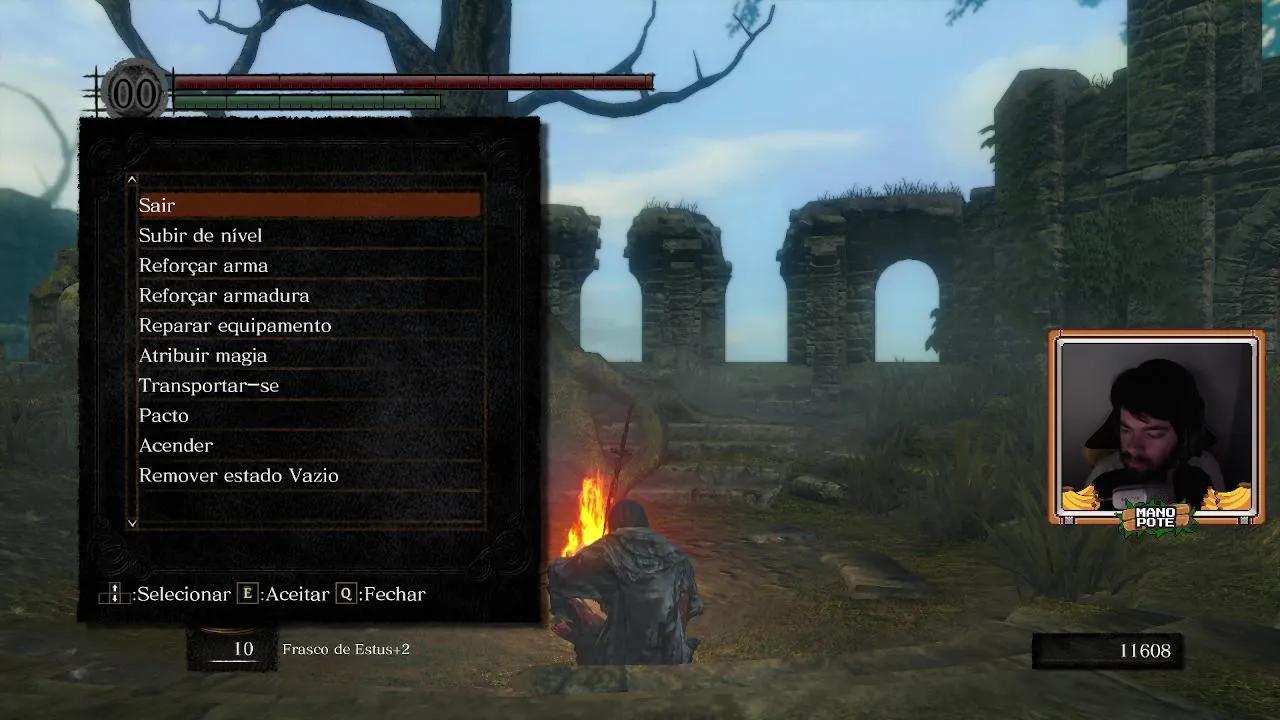Select Transportar-se to warp
Screen dimensions: 1280x720
(x=309, y=385)
